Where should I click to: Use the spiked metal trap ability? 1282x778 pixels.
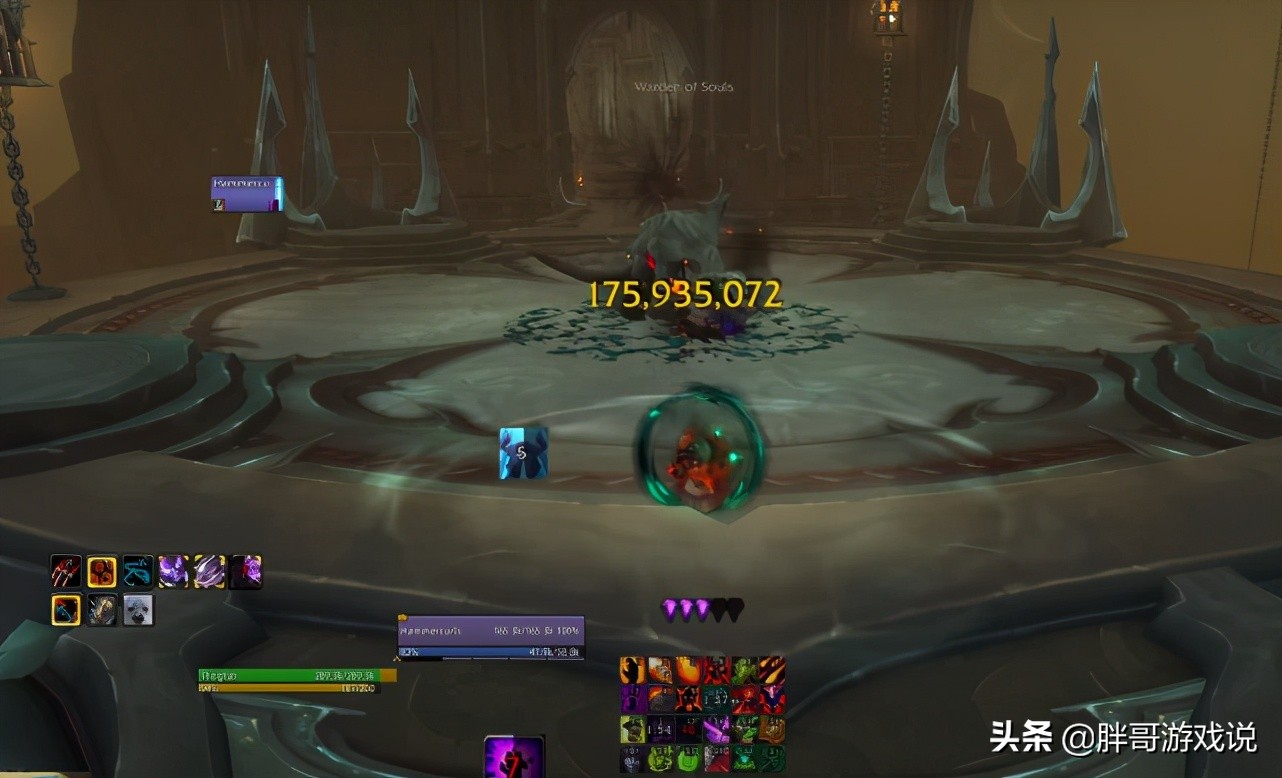(x=100, y=609)
